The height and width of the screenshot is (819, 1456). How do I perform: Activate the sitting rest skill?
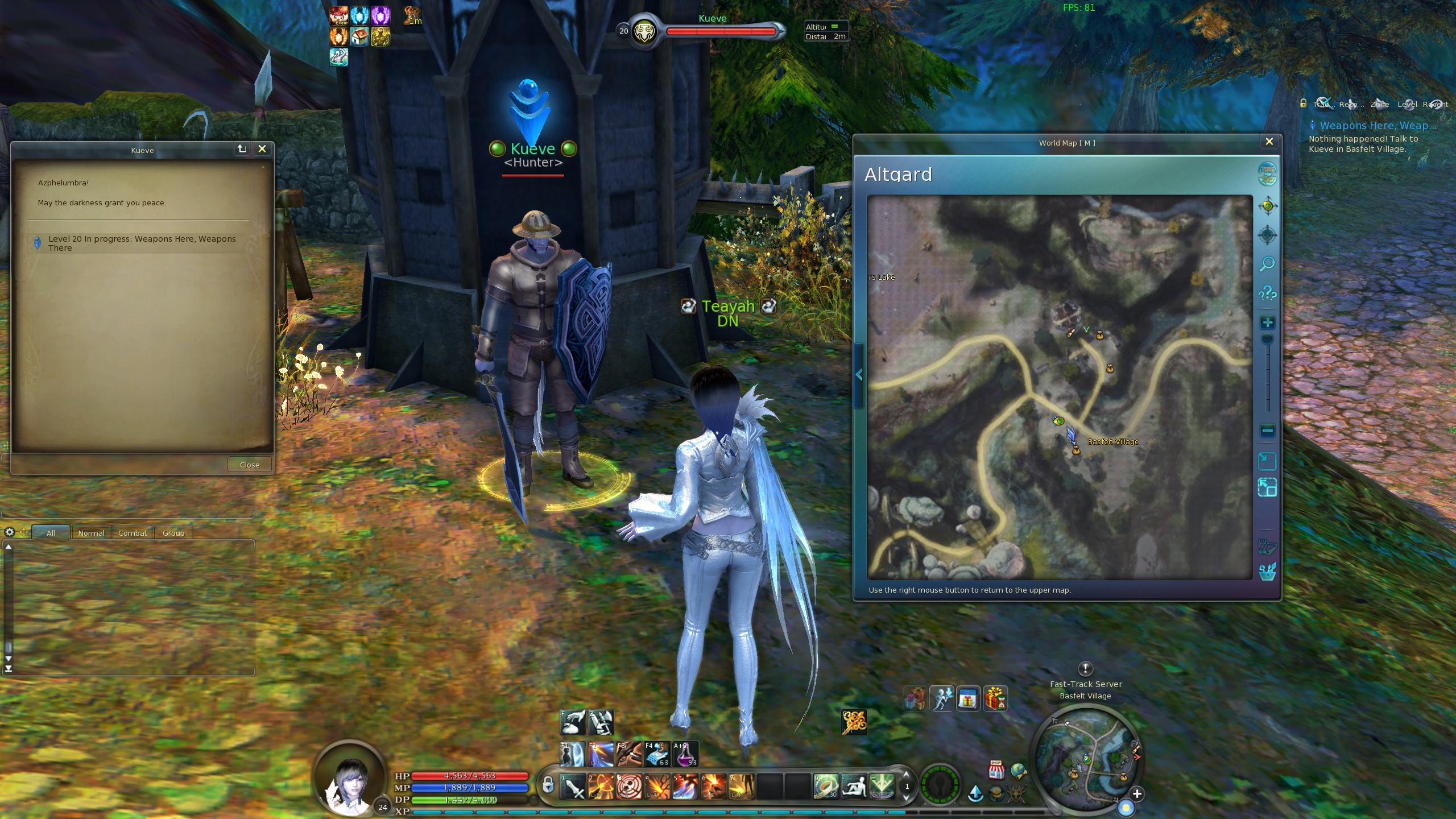coord(853,787)
